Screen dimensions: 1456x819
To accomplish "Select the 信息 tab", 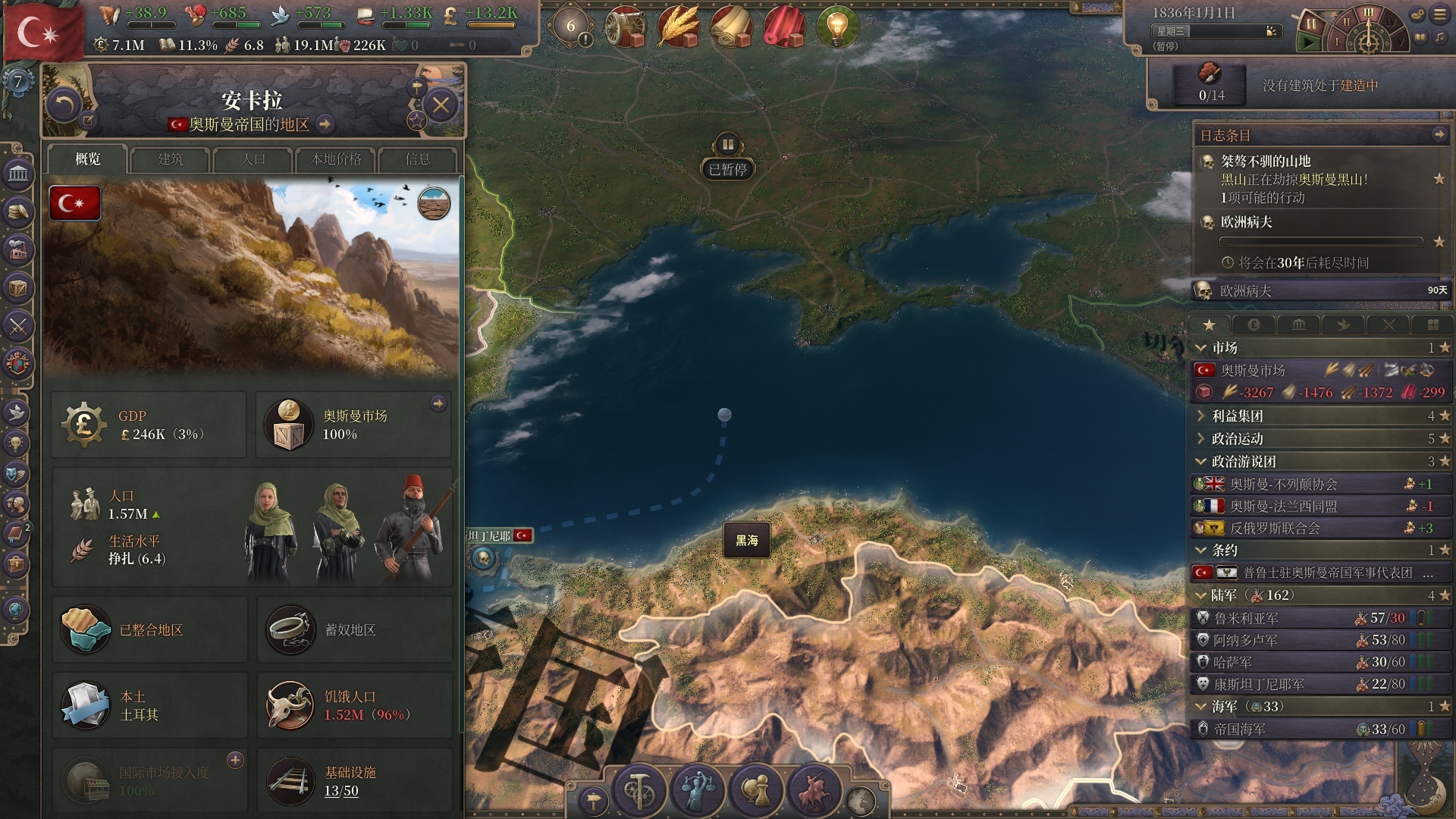I will click(418, 159).
